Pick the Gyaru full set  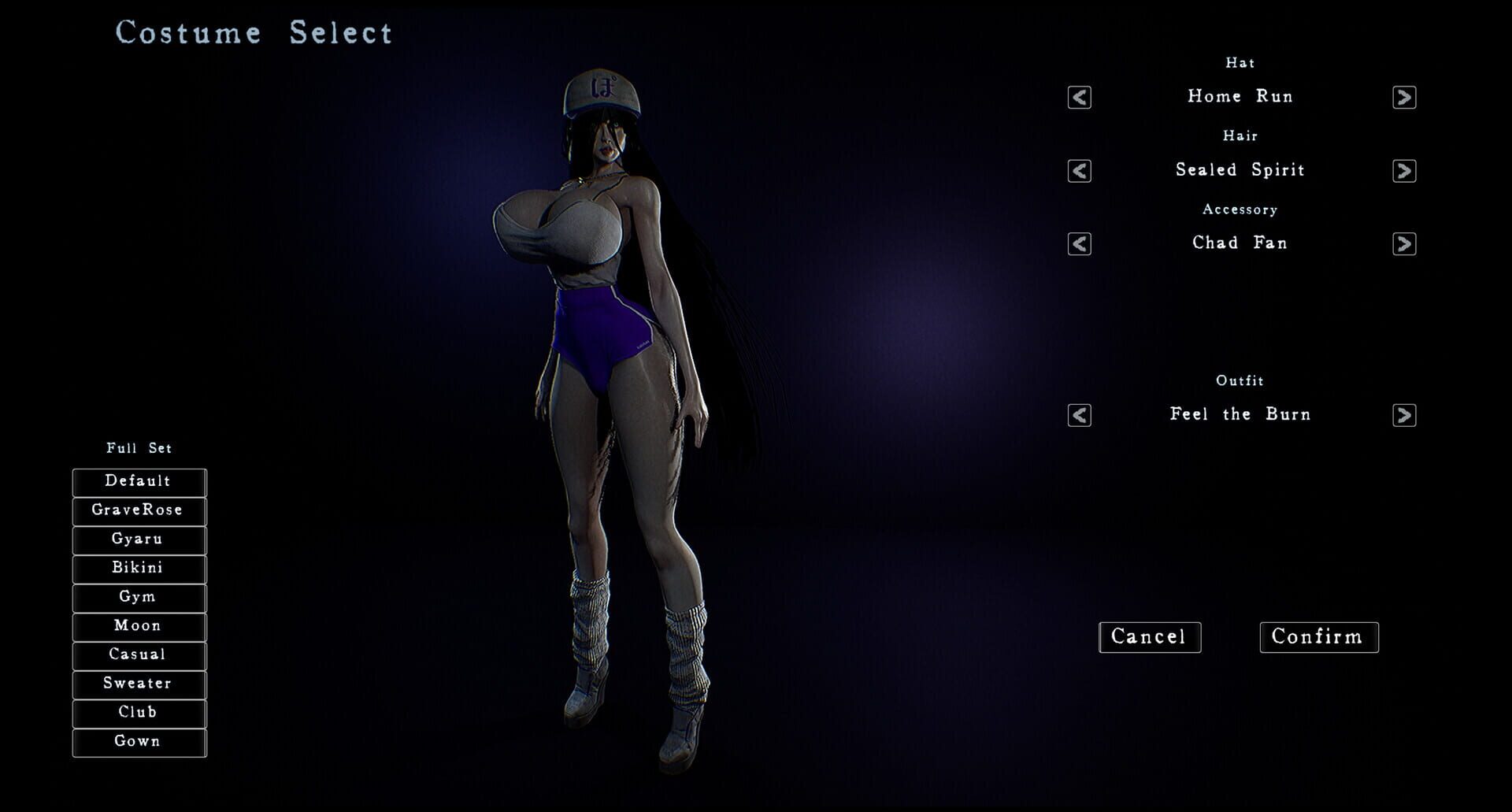point(139,539)
